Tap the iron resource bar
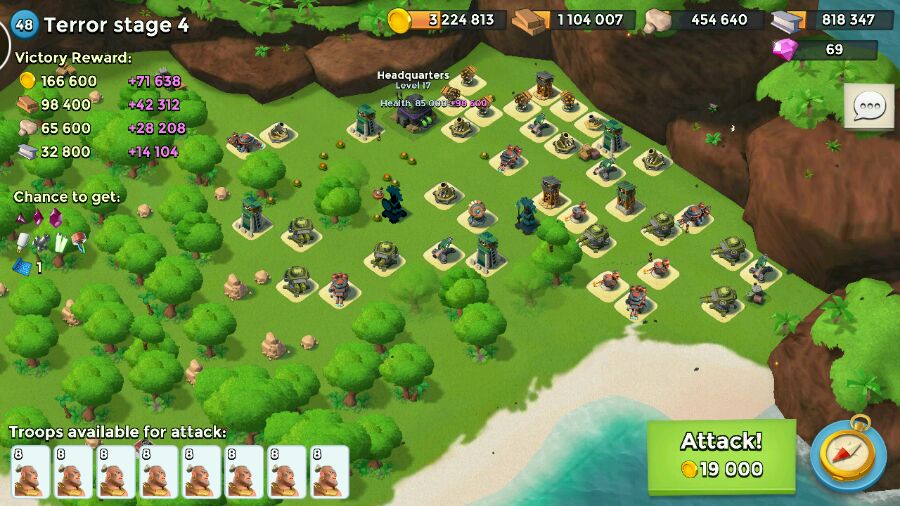This screenshot has width=900, height=506. tap(832, 19)
